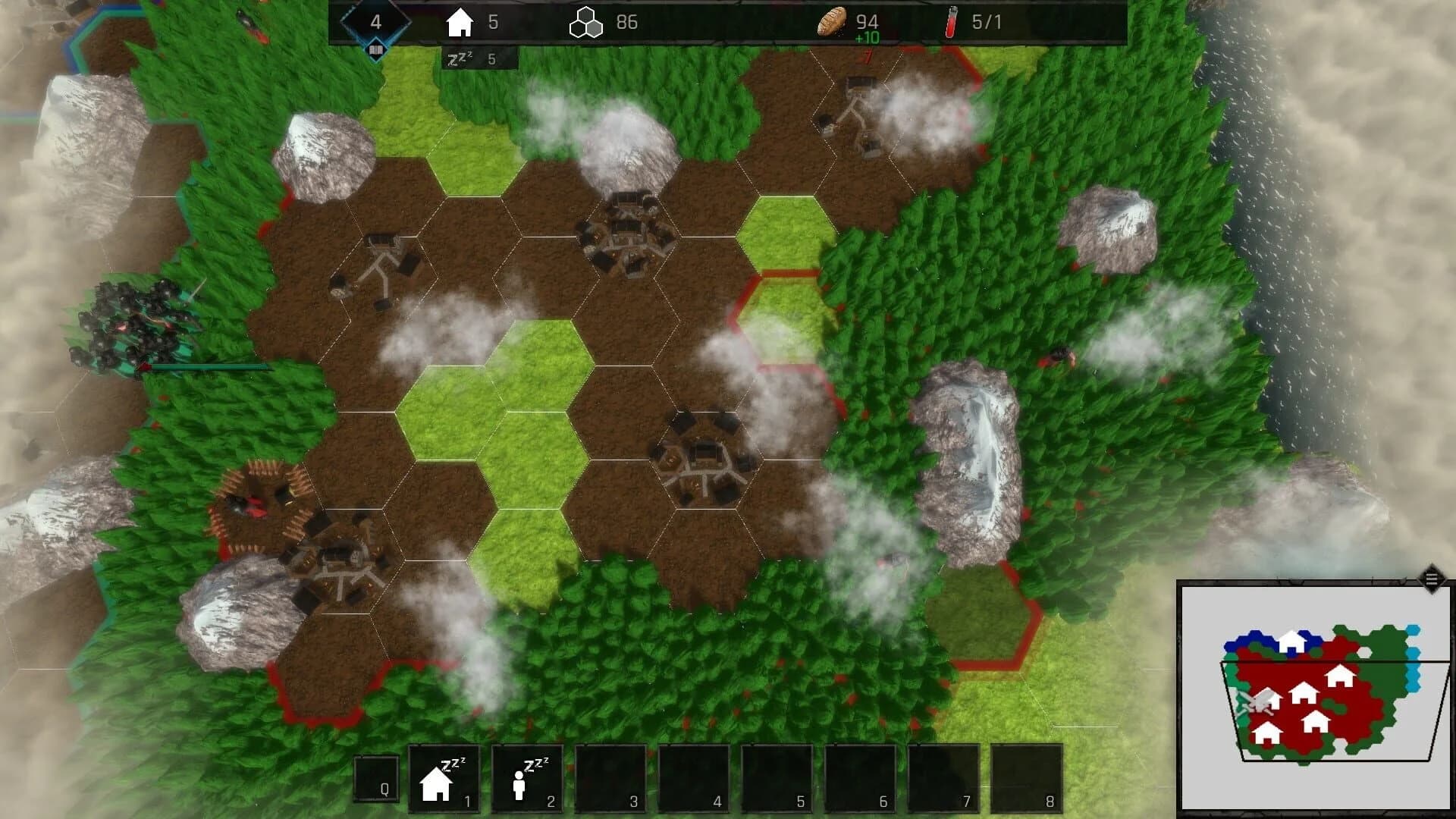Screen dimensions: 1456x819
Task: Select the sleeping house in hotbar slot 1
Action: 443,781
